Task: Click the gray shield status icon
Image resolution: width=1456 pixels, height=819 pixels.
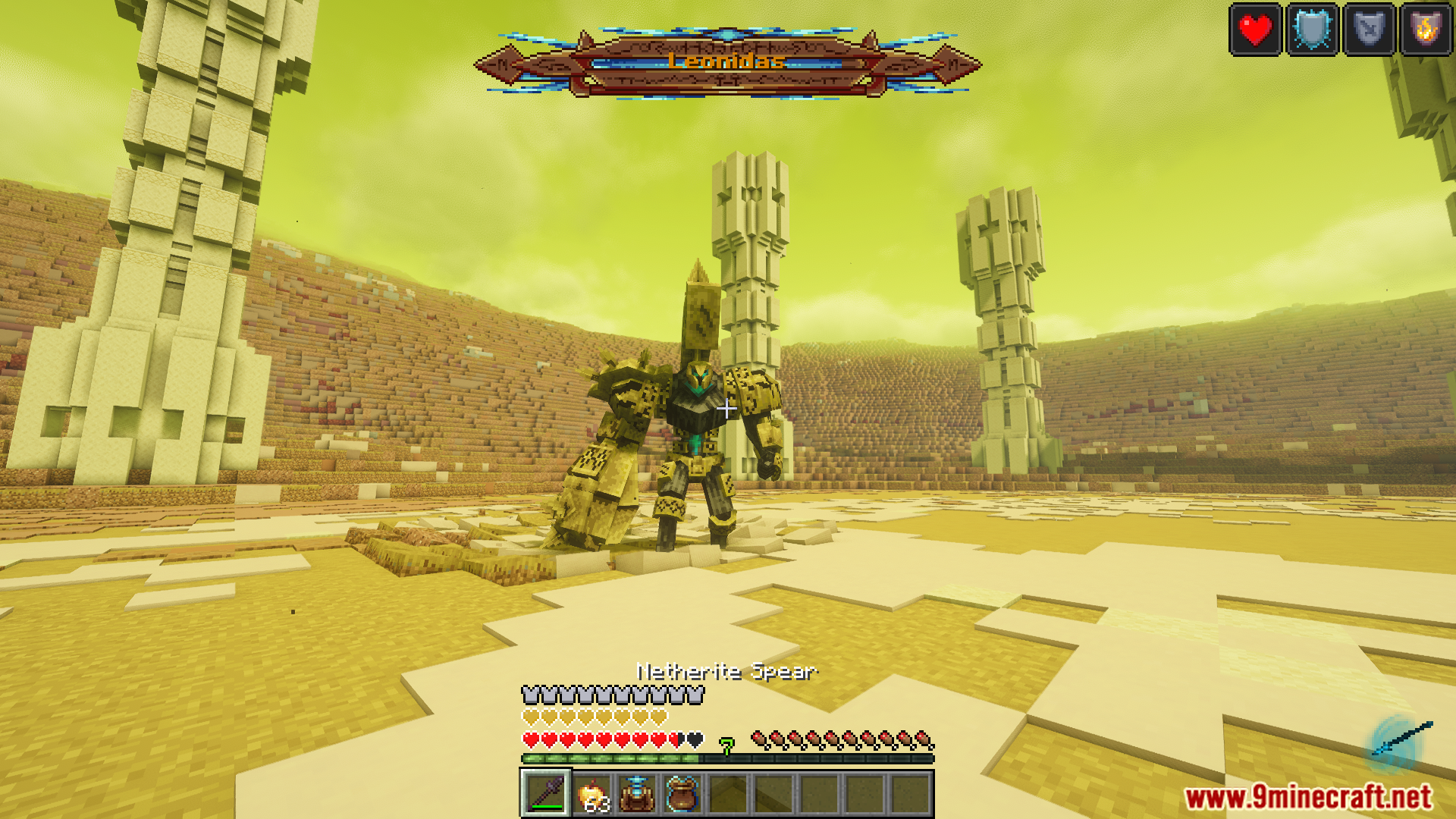Action: coord(1370,29)
